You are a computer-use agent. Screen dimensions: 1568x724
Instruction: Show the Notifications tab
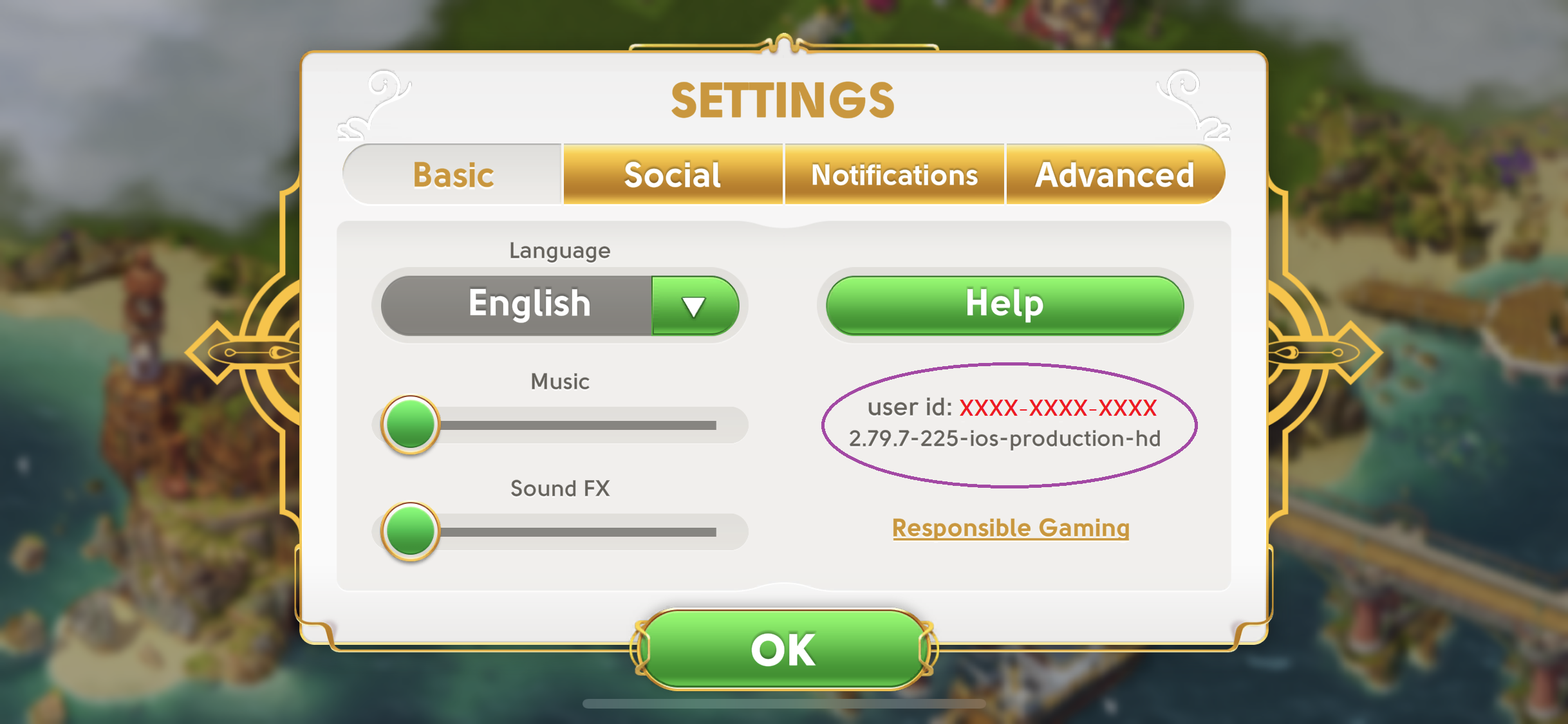[894, 175]
